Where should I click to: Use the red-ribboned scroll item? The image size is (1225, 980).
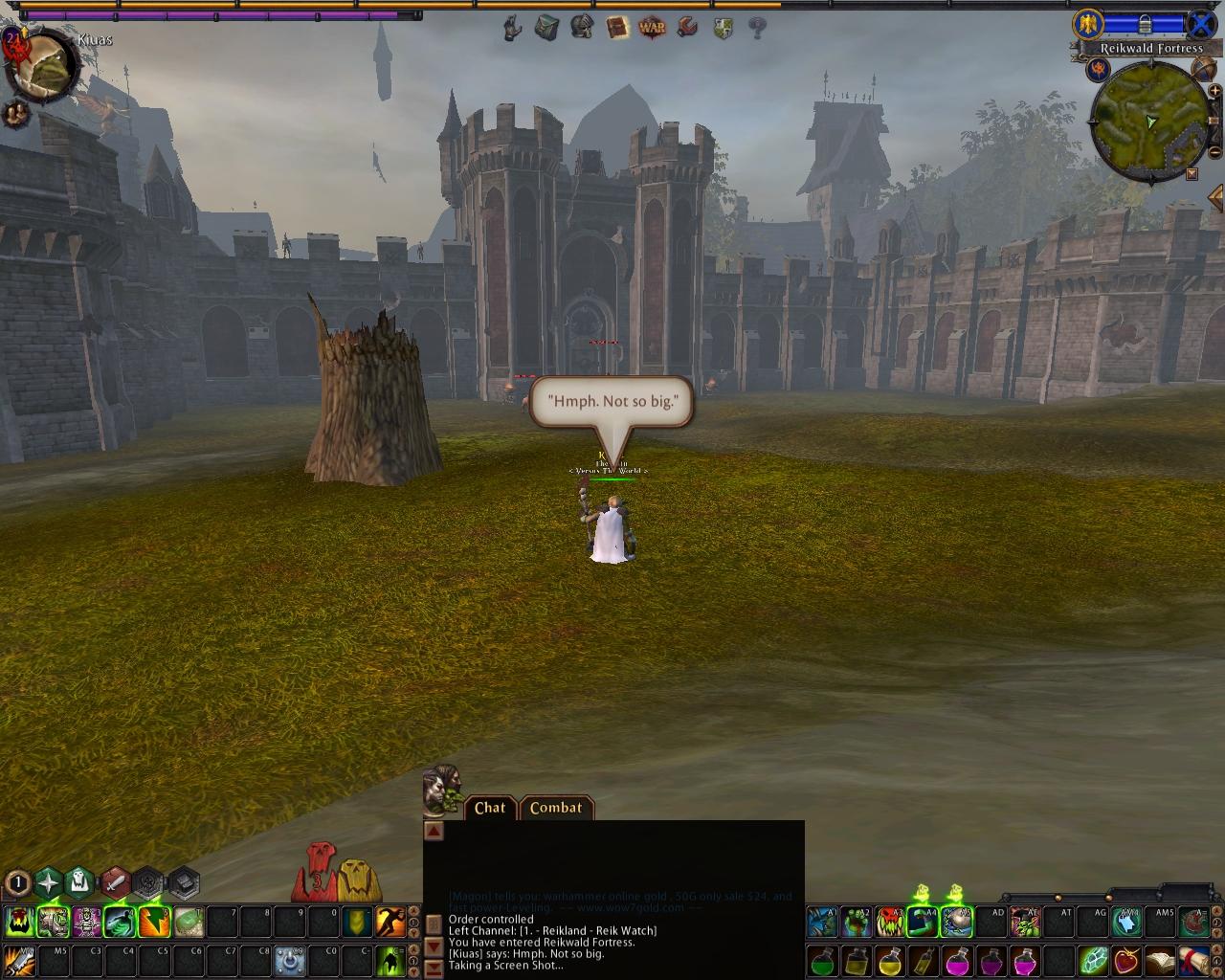click(1192, 959)
